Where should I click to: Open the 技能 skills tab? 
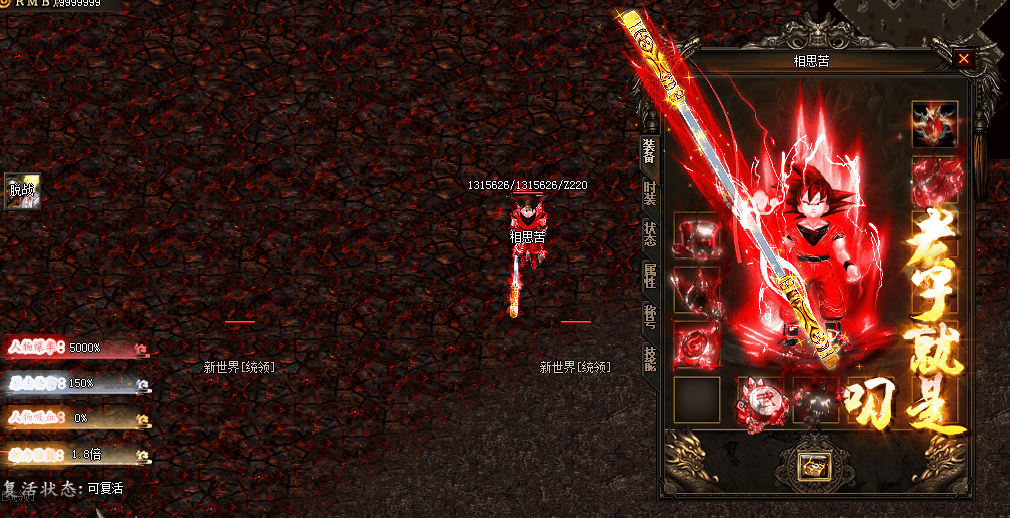point(649,358)
